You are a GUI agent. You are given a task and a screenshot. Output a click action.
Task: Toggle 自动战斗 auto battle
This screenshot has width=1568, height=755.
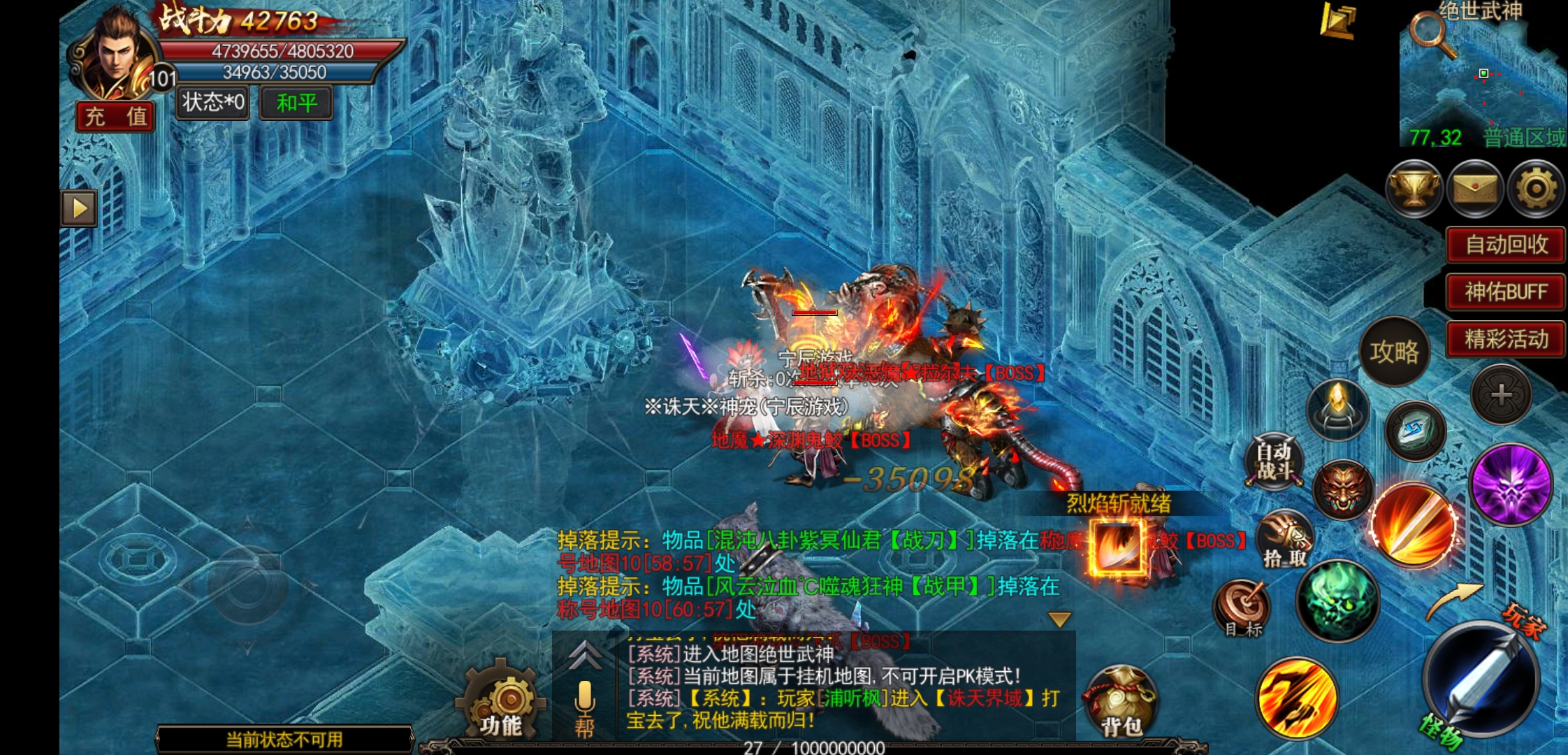[1274, 461]
